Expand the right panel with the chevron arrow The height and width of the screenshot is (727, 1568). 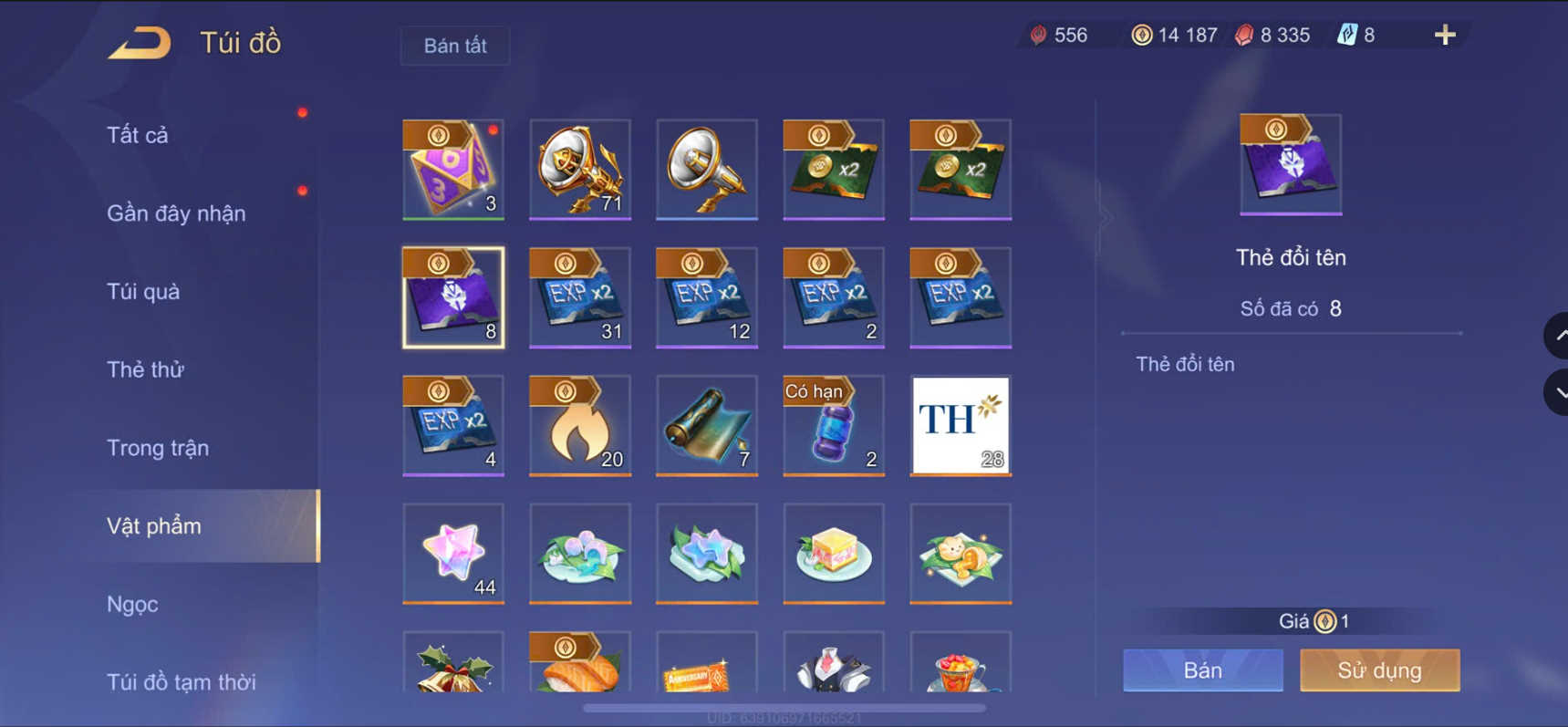pyautogui.click(x=1106, y=219)
